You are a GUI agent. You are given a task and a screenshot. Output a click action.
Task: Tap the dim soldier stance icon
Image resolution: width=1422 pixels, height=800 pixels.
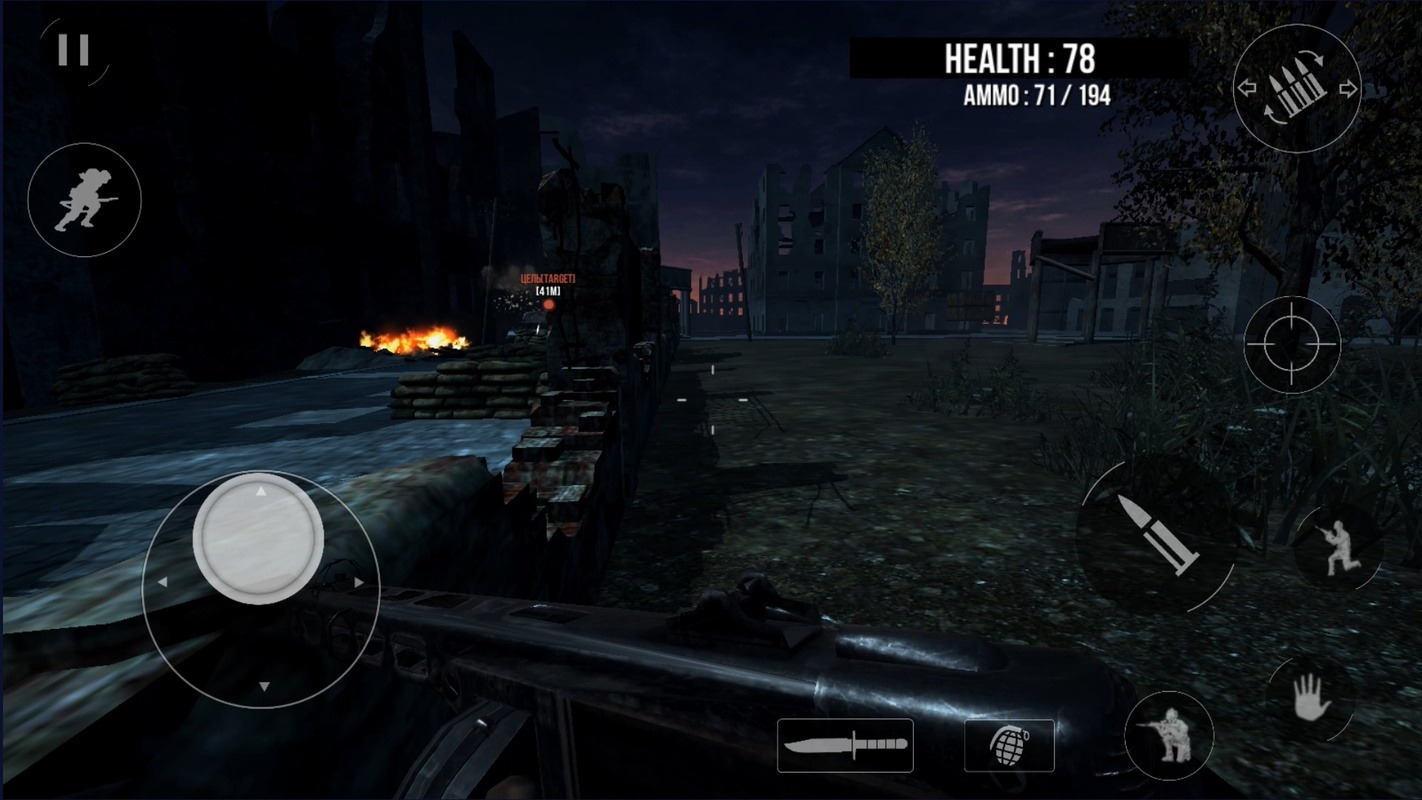tap(1337, 550)
